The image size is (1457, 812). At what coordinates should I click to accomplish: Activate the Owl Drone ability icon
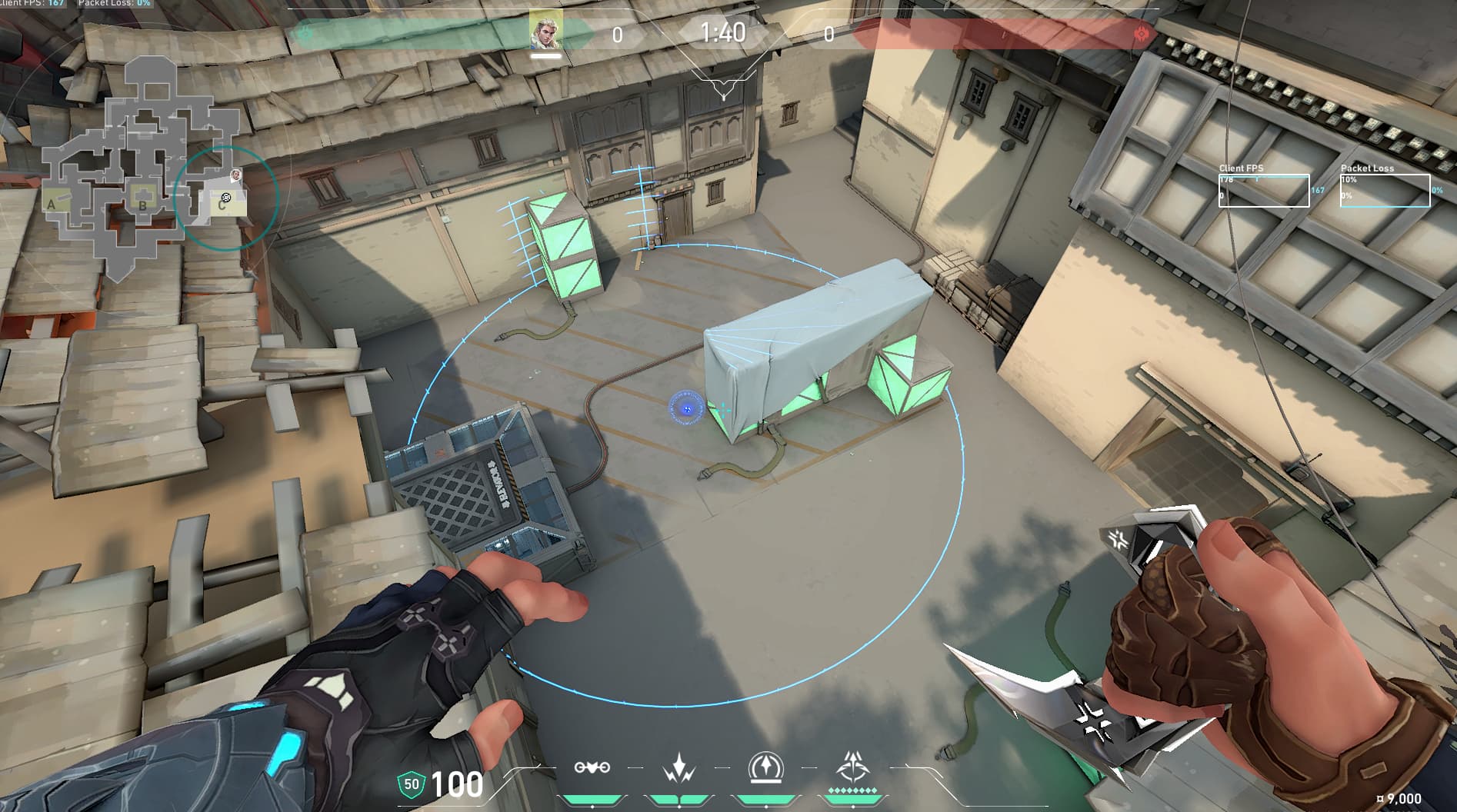pos(592,767)
